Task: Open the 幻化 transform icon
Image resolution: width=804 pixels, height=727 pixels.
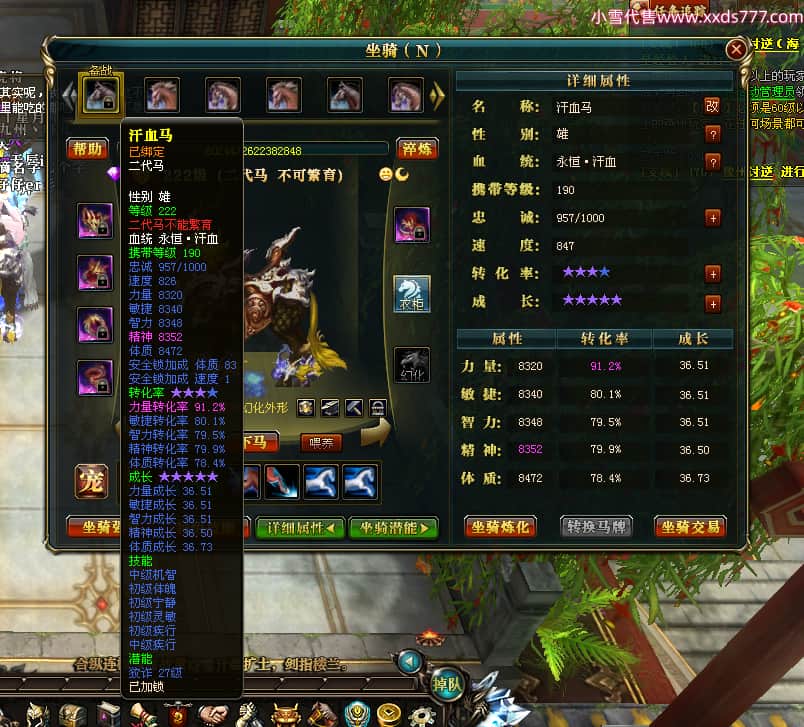Action: [412, 364]
